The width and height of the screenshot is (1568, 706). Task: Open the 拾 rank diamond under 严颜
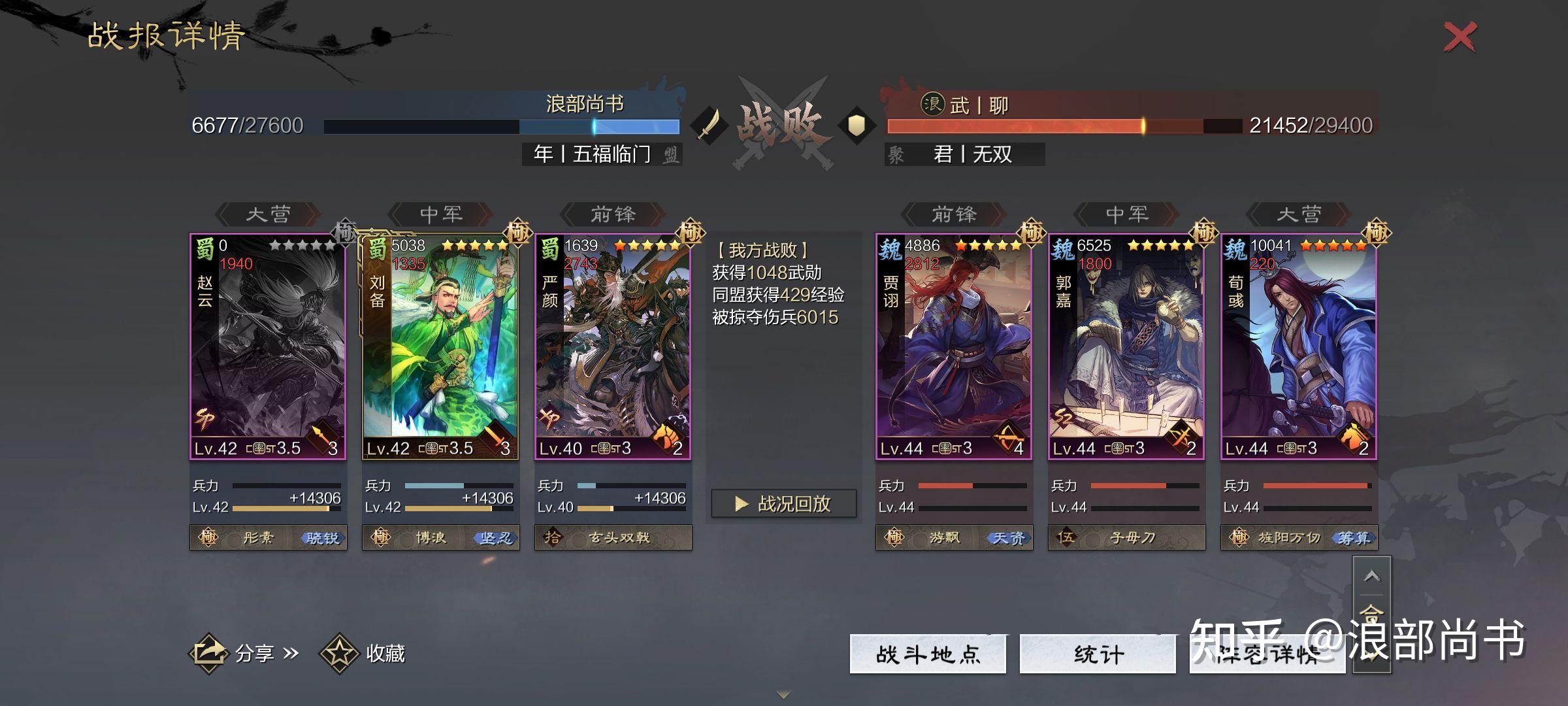coord(554,537)
